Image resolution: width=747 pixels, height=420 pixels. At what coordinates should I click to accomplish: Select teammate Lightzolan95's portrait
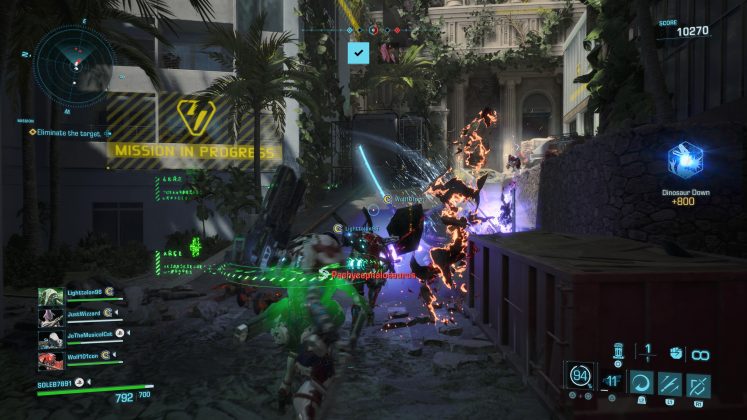tap(51, 297)
